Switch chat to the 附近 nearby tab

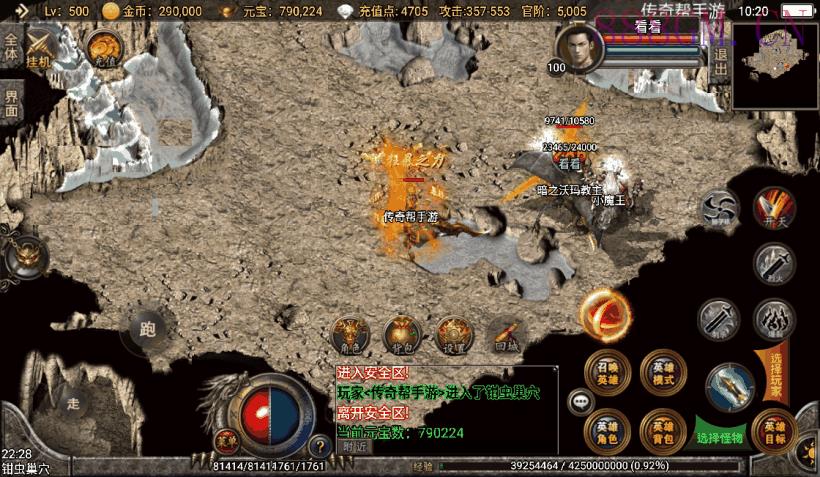pyautogui.click(x=354, y=447)
